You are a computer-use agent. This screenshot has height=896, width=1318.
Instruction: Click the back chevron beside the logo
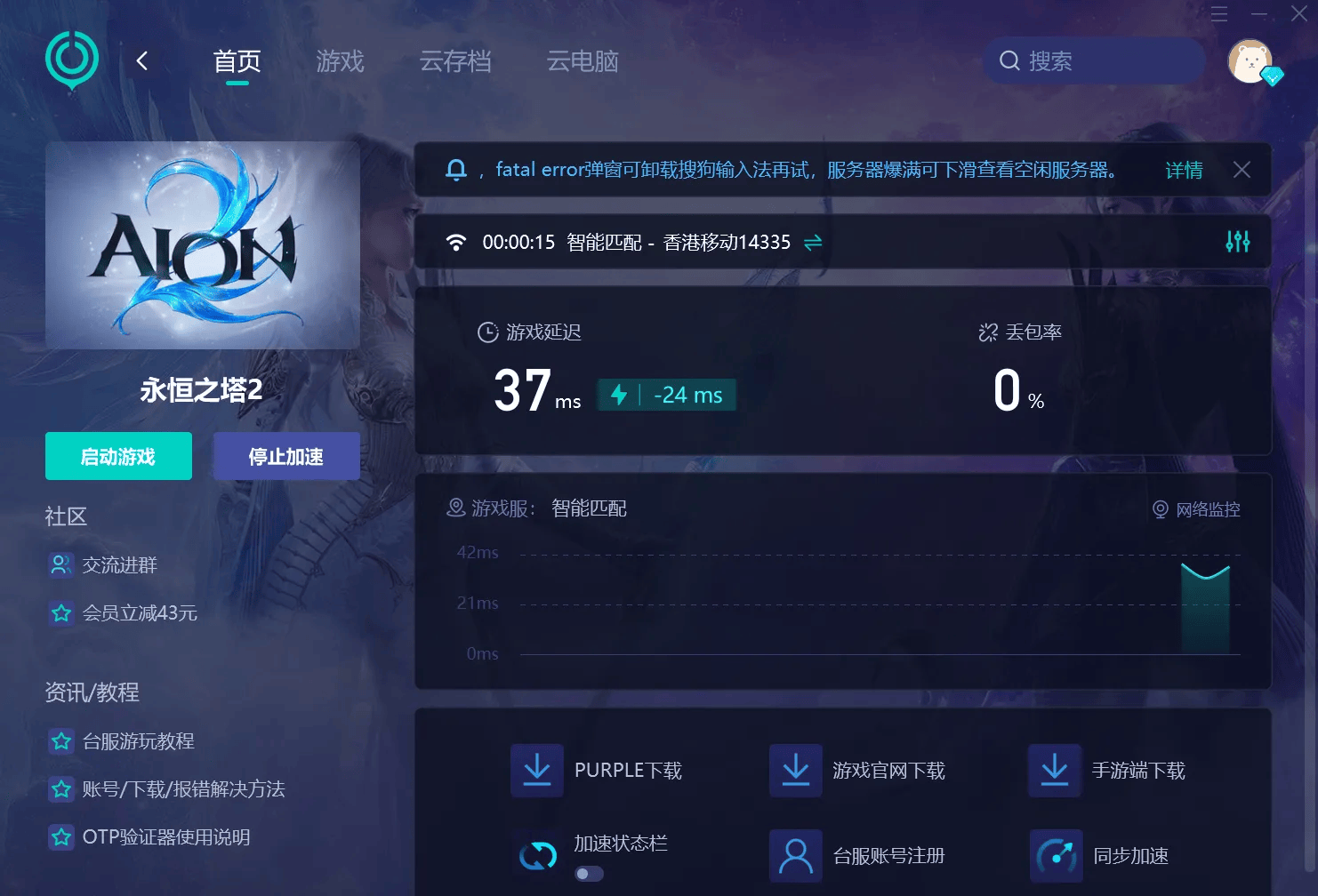142,60
